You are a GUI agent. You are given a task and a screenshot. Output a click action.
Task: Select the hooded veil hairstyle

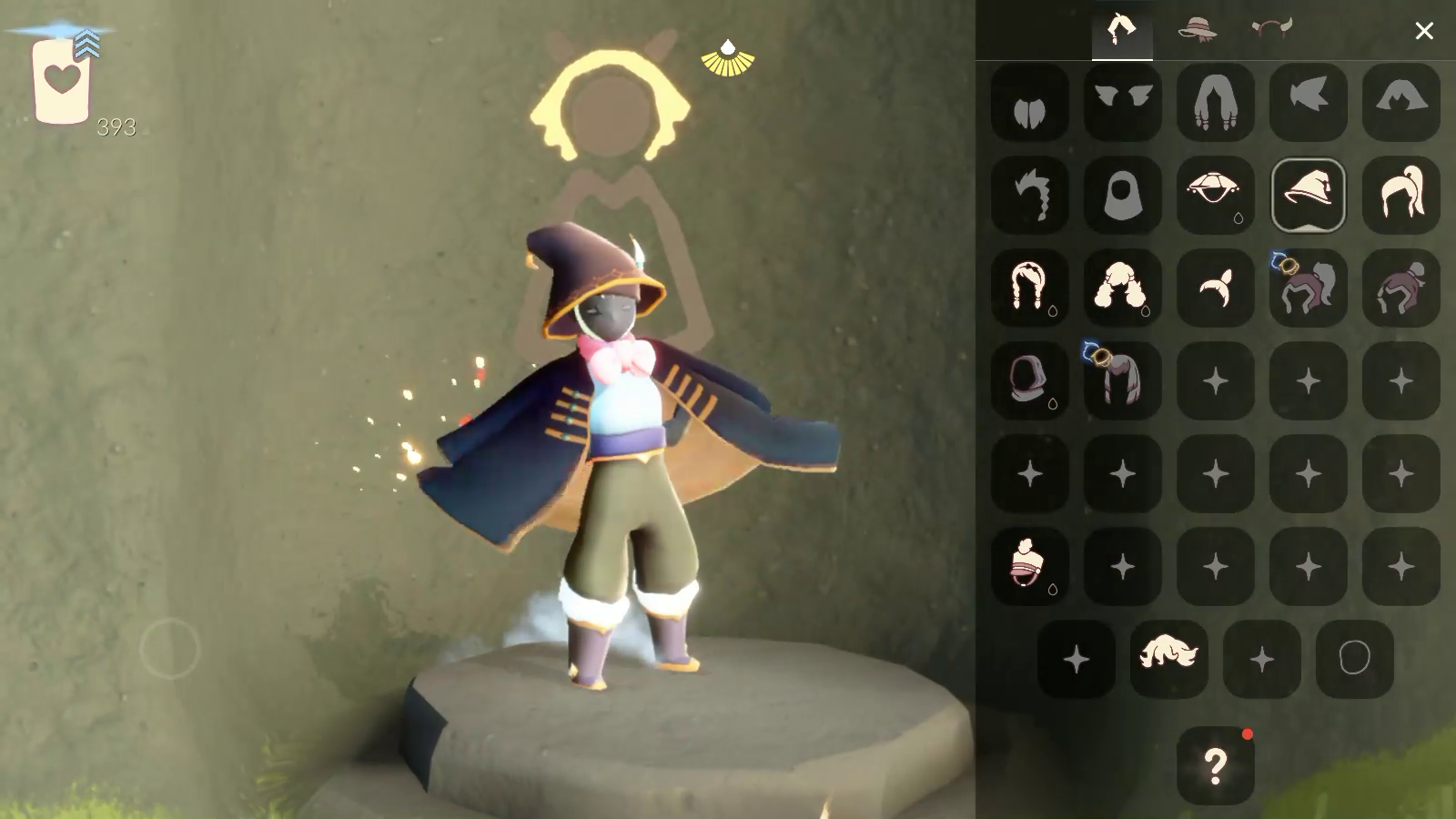pos(1122,195)
